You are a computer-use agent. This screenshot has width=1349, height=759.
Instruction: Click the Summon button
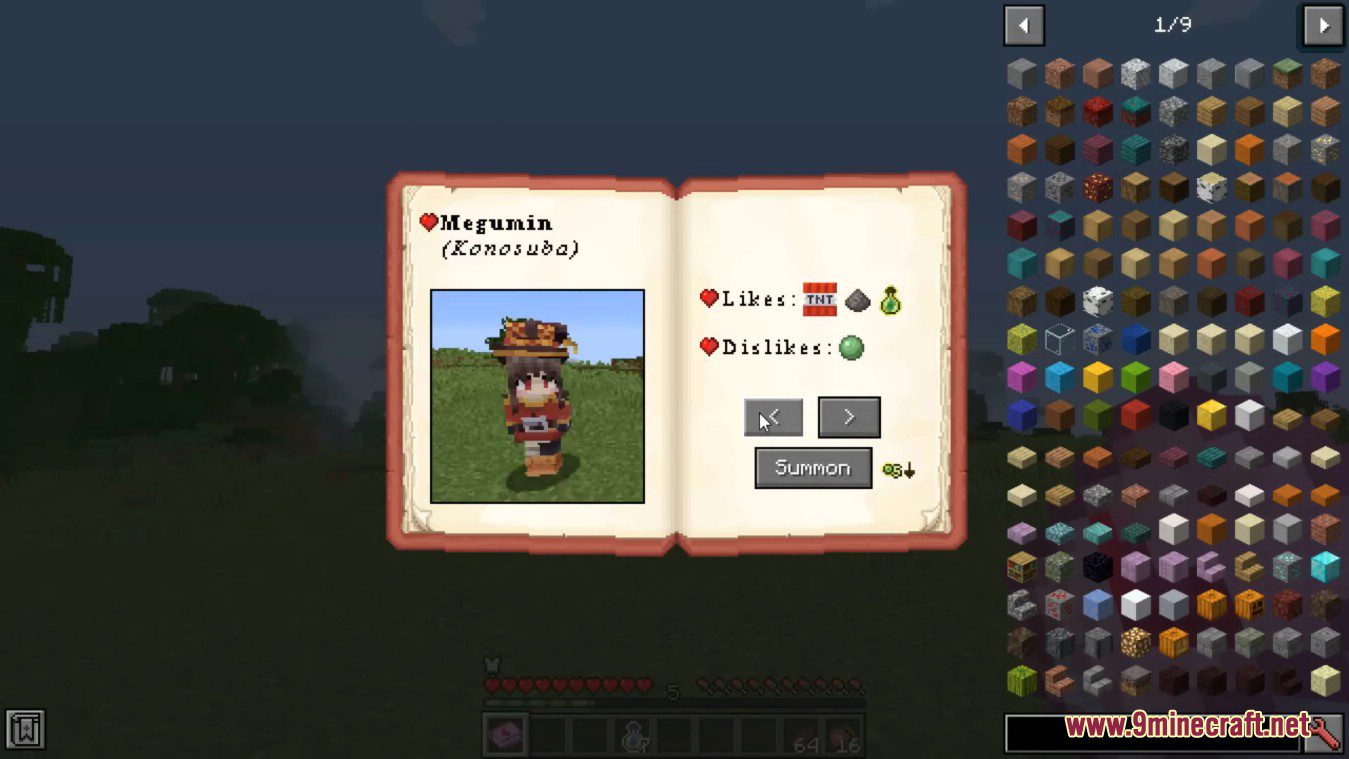[813, 467]
